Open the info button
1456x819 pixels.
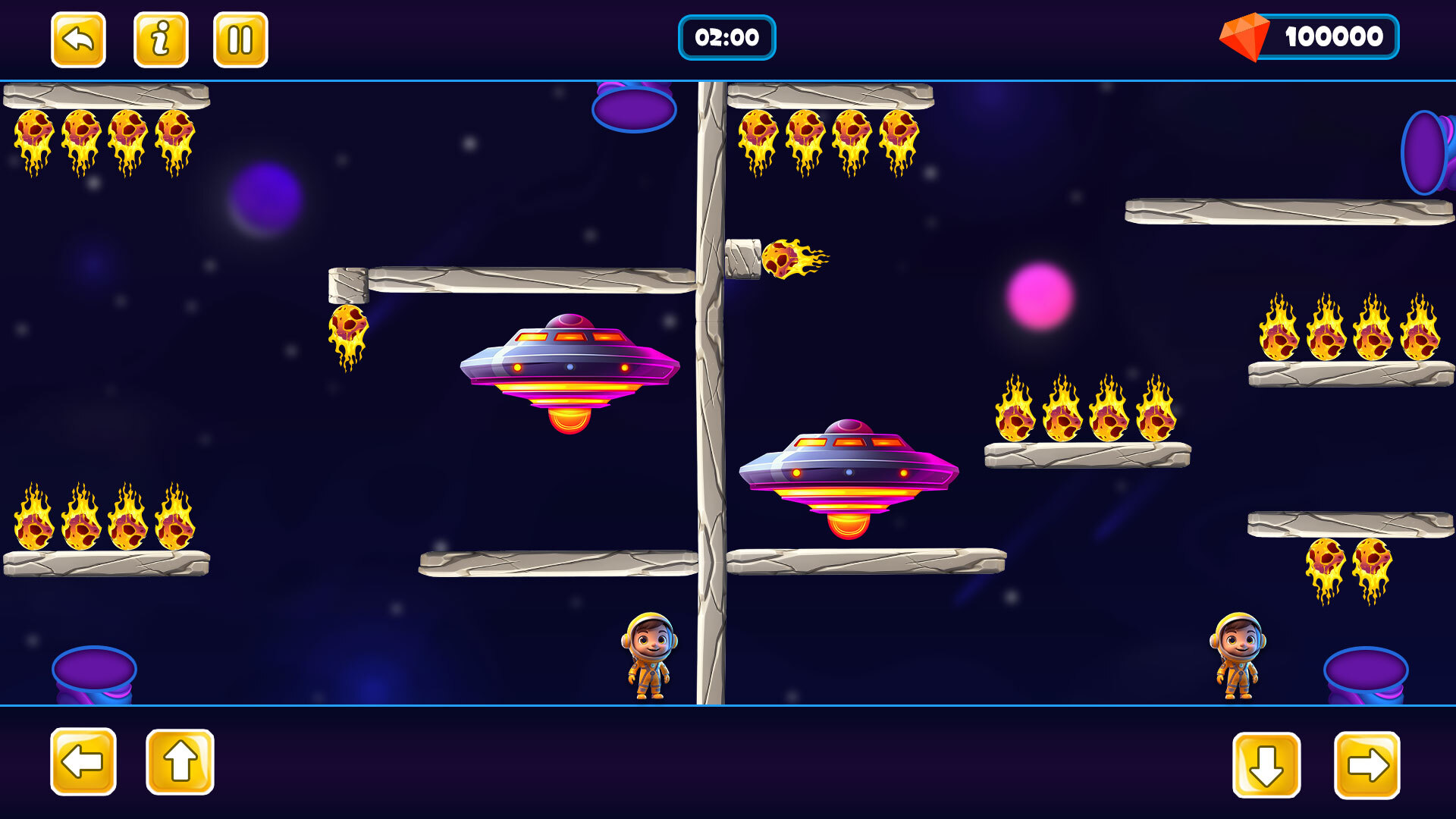tap(161, 39)
